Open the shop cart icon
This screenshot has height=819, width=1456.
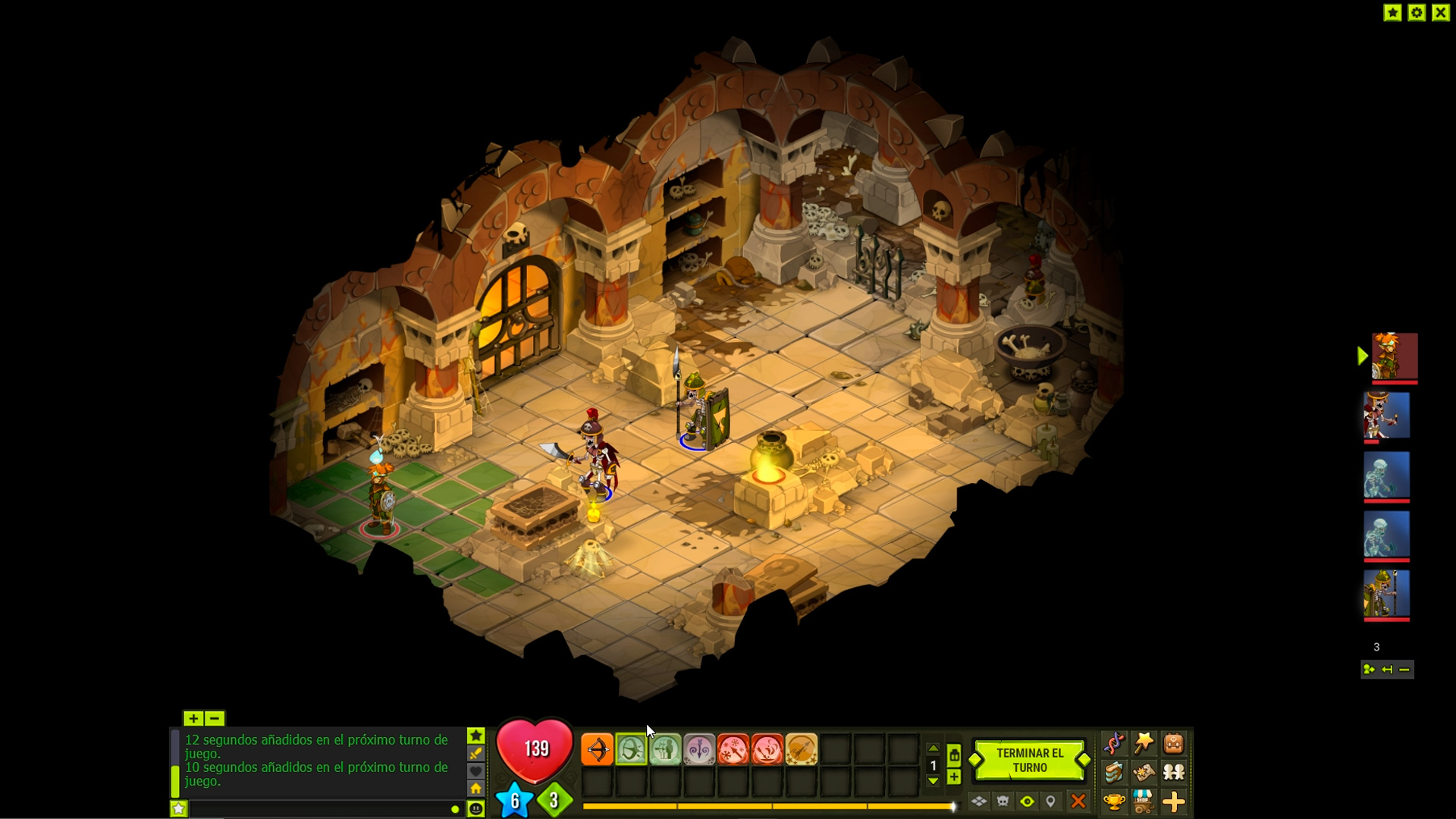(1144, 801)
